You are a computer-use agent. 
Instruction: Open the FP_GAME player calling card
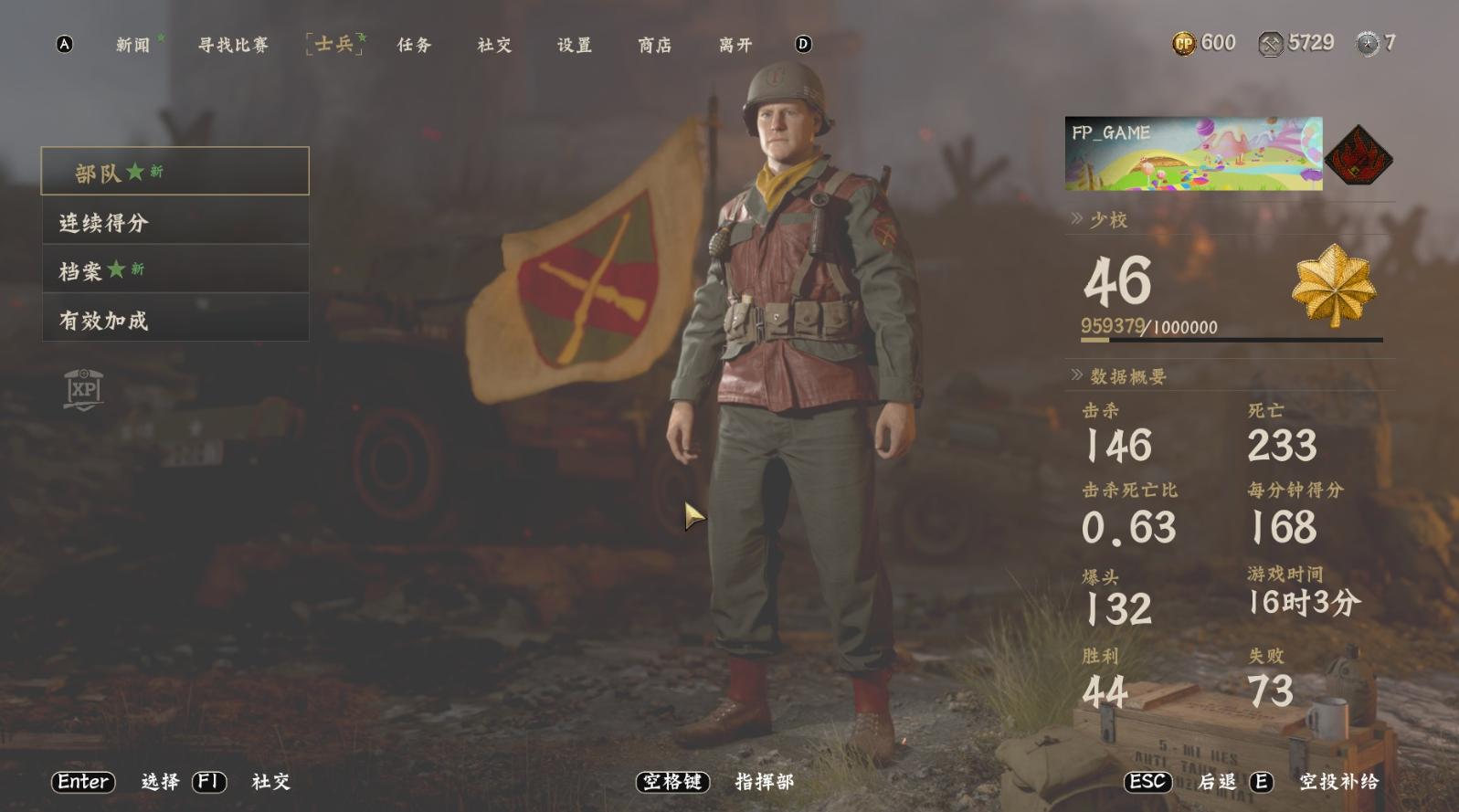coord(1193,153)
